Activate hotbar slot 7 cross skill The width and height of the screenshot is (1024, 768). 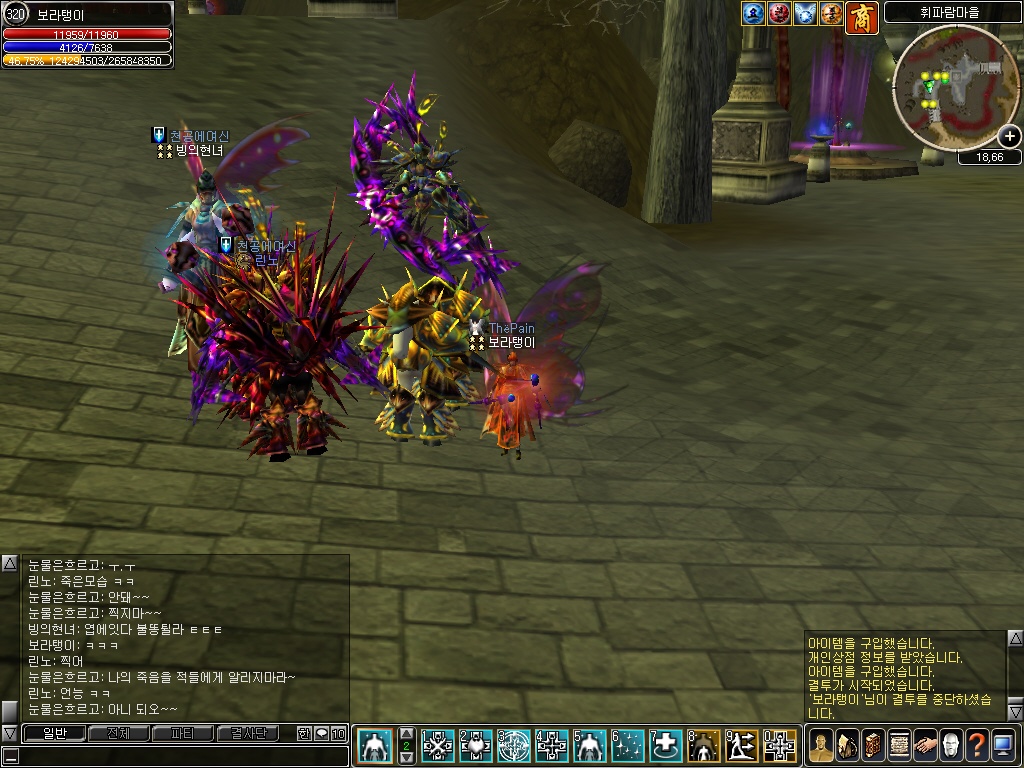click(x=666, y=745)
